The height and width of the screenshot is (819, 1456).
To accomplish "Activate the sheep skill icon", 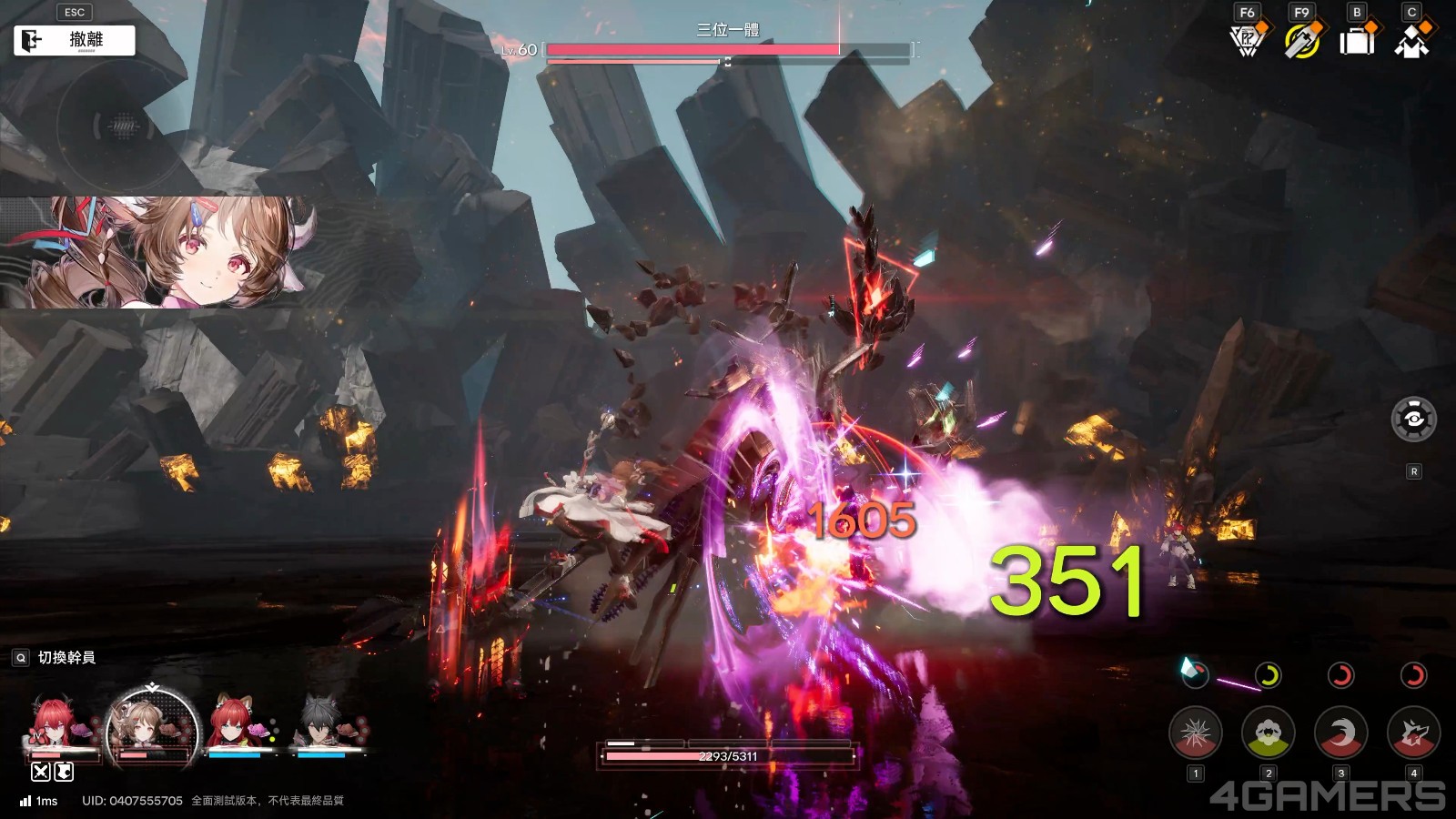I will pos(1268,733).
